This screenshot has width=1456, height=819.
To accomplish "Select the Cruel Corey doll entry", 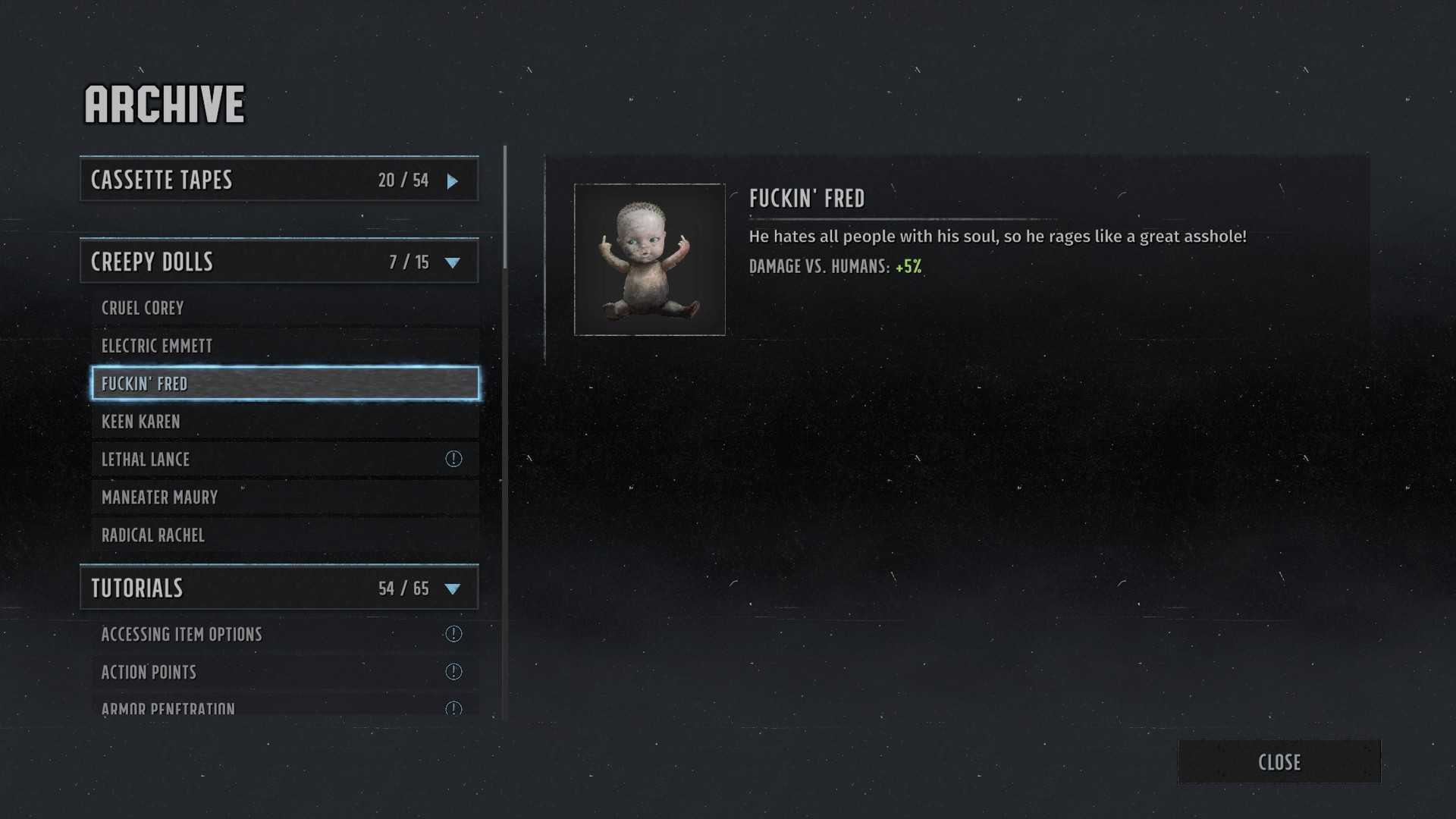I will (284, 308).
